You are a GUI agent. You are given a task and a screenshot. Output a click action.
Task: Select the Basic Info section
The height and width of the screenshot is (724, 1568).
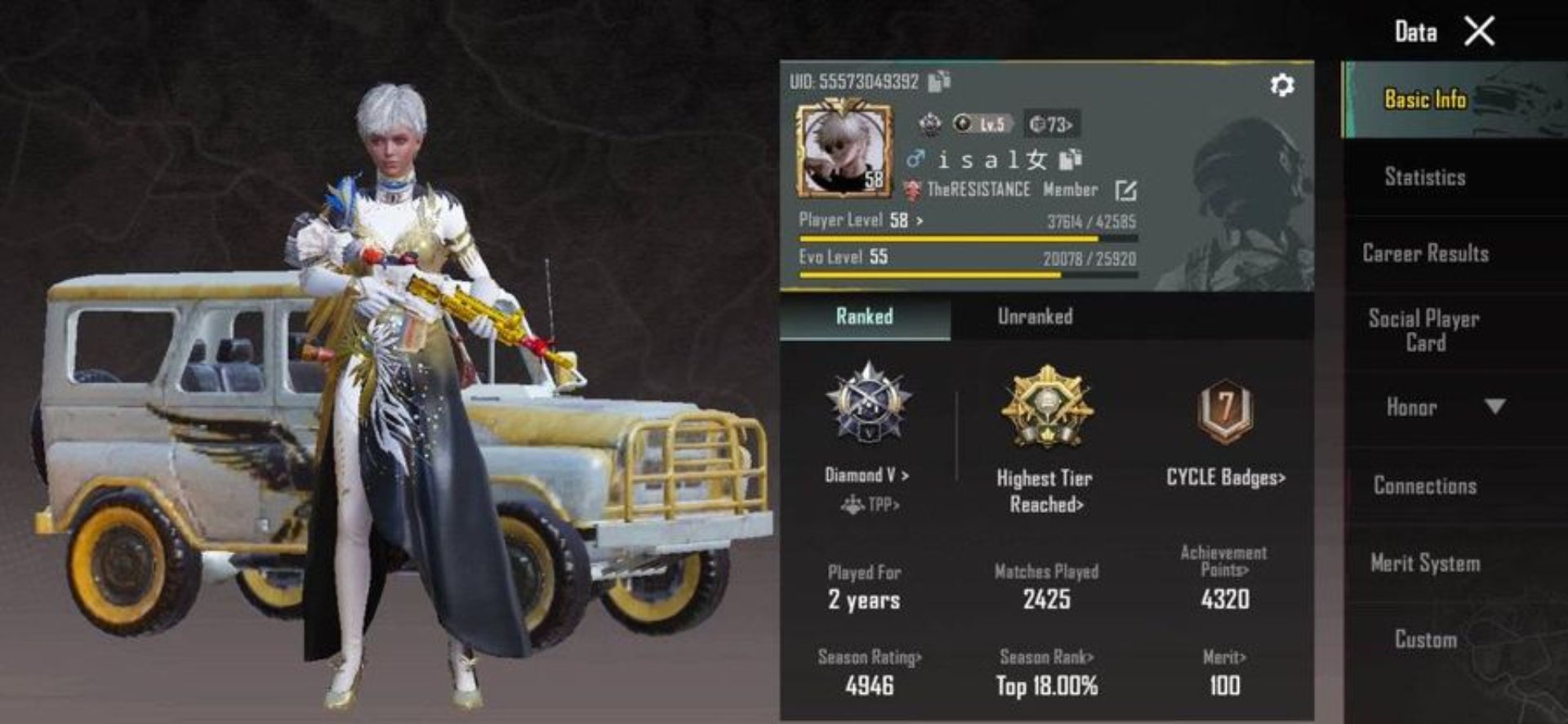tap(1425, 100)
